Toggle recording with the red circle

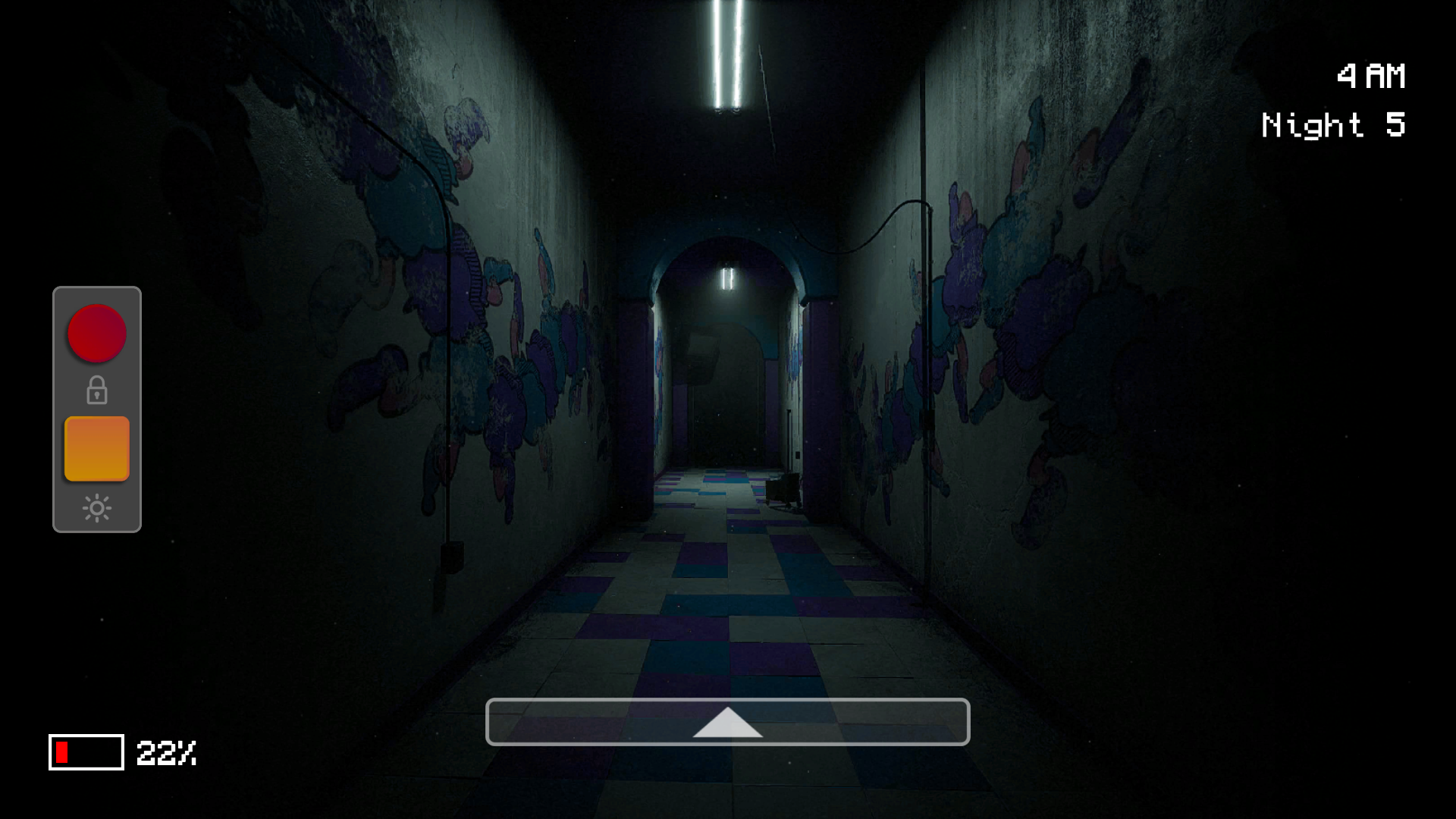[96, 333]
